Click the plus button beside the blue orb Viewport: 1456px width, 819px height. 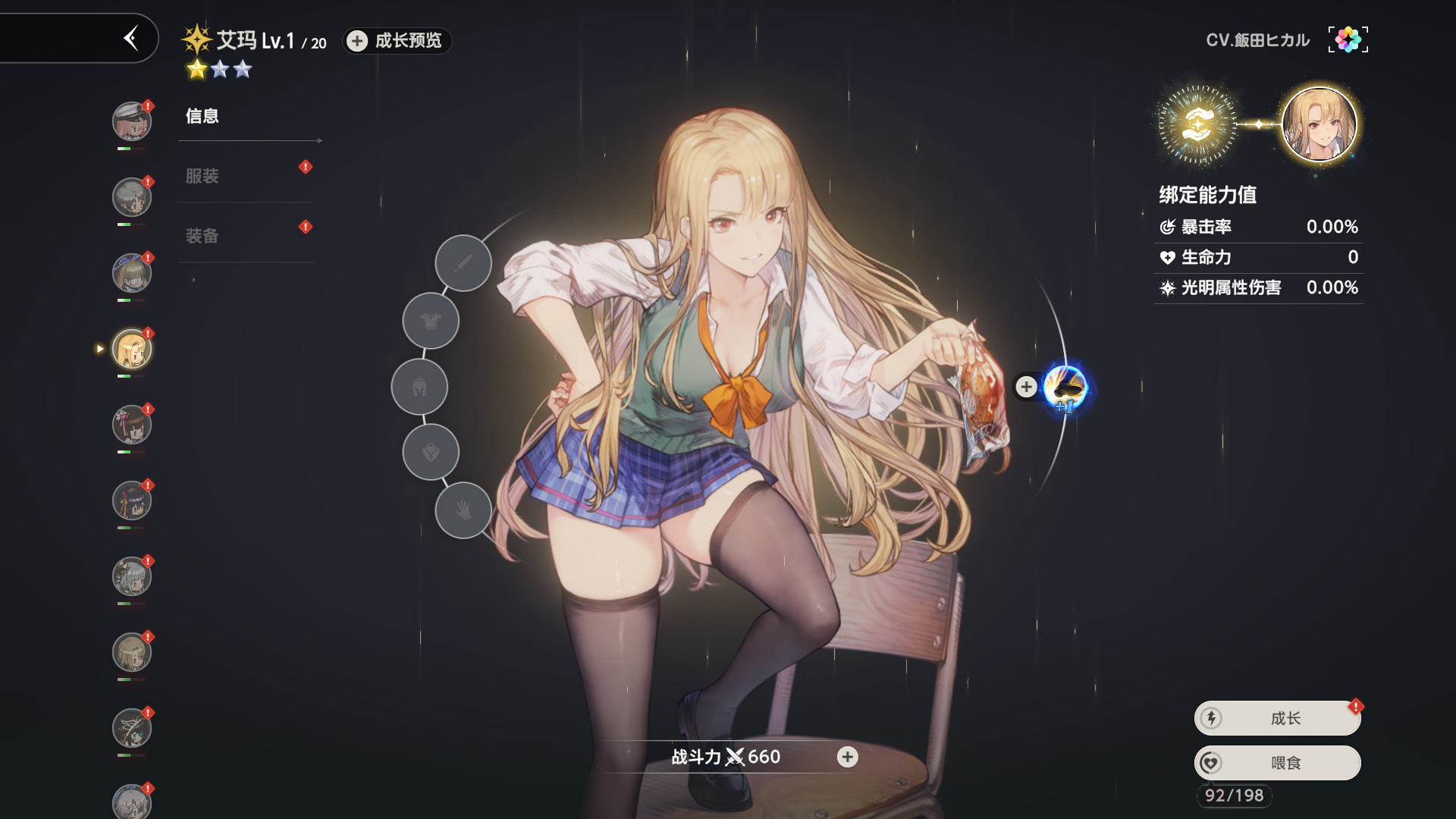tap(1026, 387)
